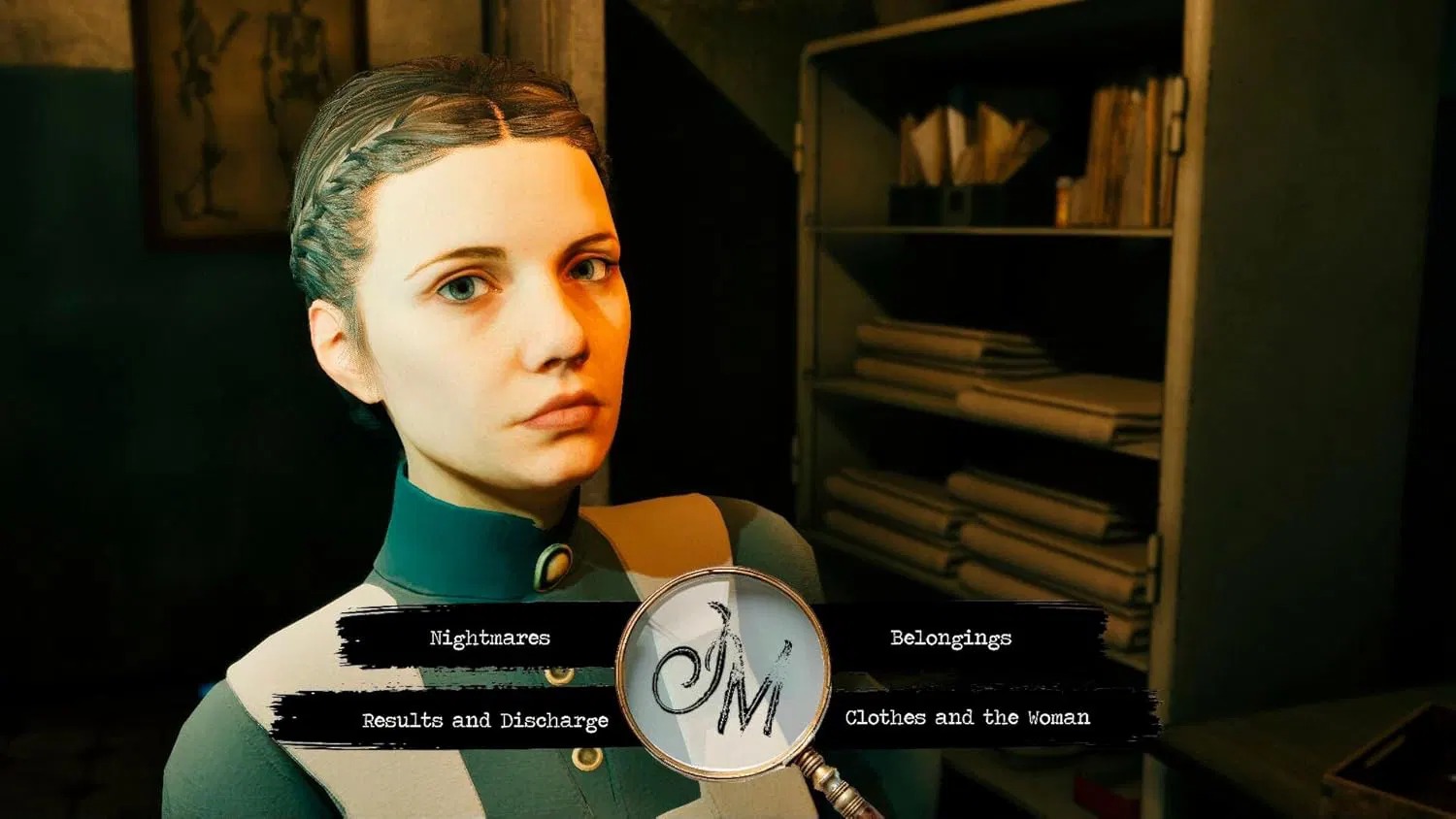Select Results and Discharge
Screen dimensions: 1456x819
tap(484, 720)
